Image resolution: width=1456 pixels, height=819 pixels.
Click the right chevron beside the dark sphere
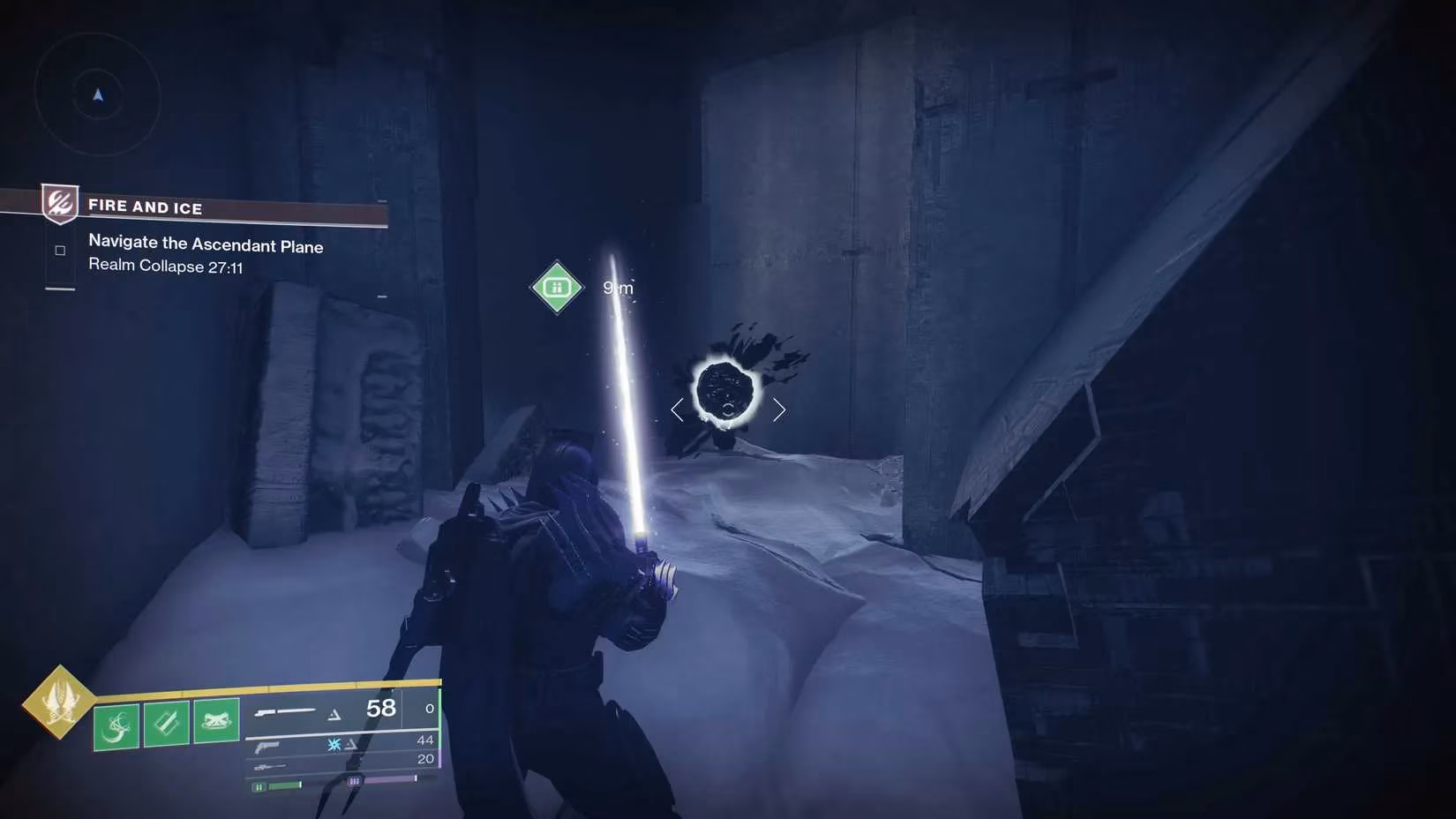[780, 409]
